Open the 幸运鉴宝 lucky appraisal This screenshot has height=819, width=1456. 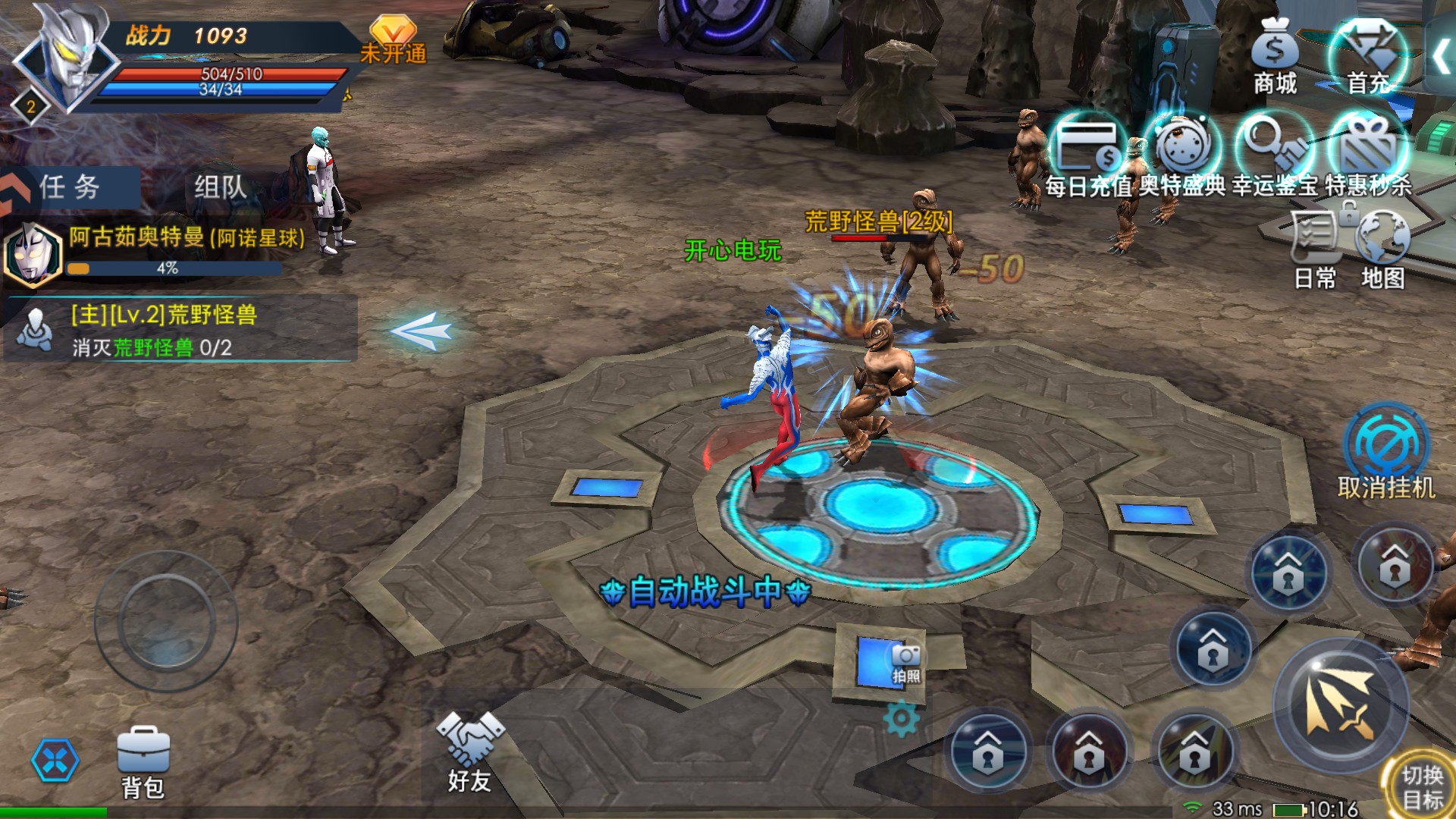tap(1275, 155)
